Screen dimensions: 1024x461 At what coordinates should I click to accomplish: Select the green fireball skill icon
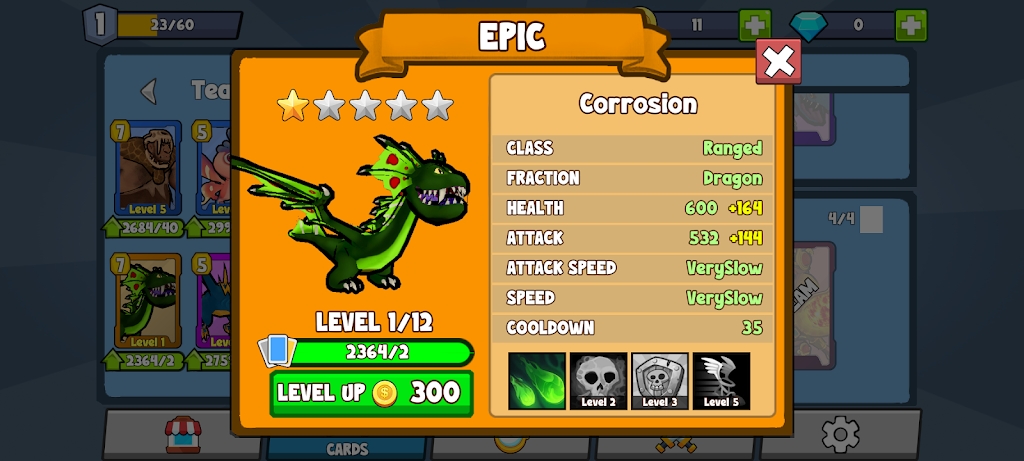[537, 381]
